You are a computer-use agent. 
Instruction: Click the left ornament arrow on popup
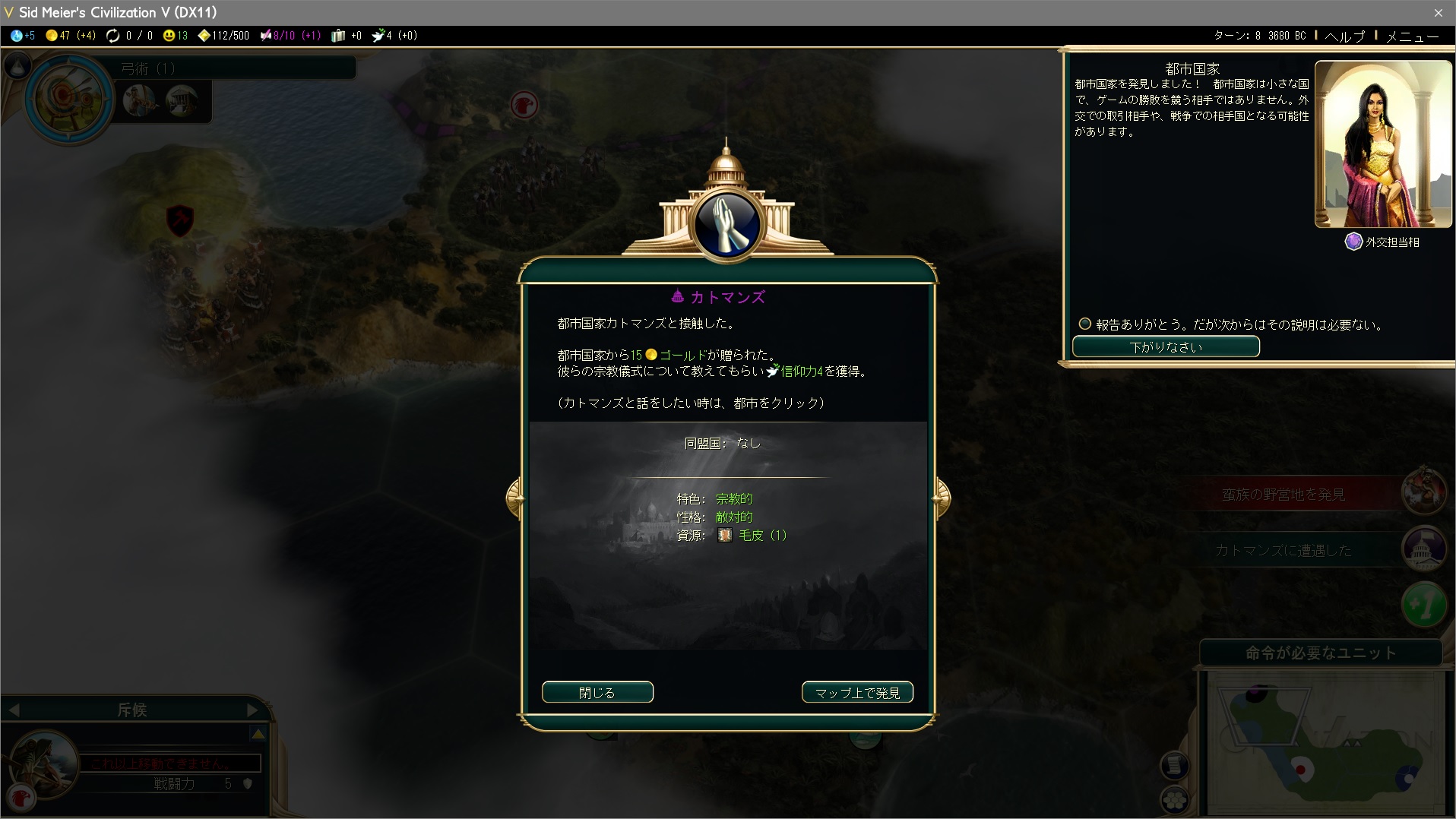(x=515, y=498)
